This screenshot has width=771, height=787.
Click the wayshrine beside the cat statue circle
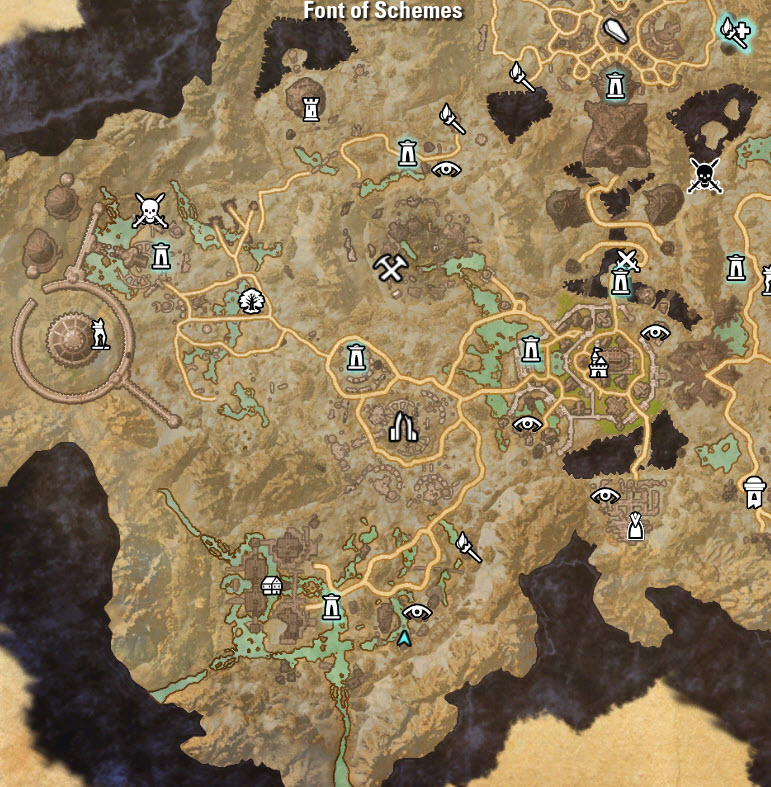tap(161, 257)
